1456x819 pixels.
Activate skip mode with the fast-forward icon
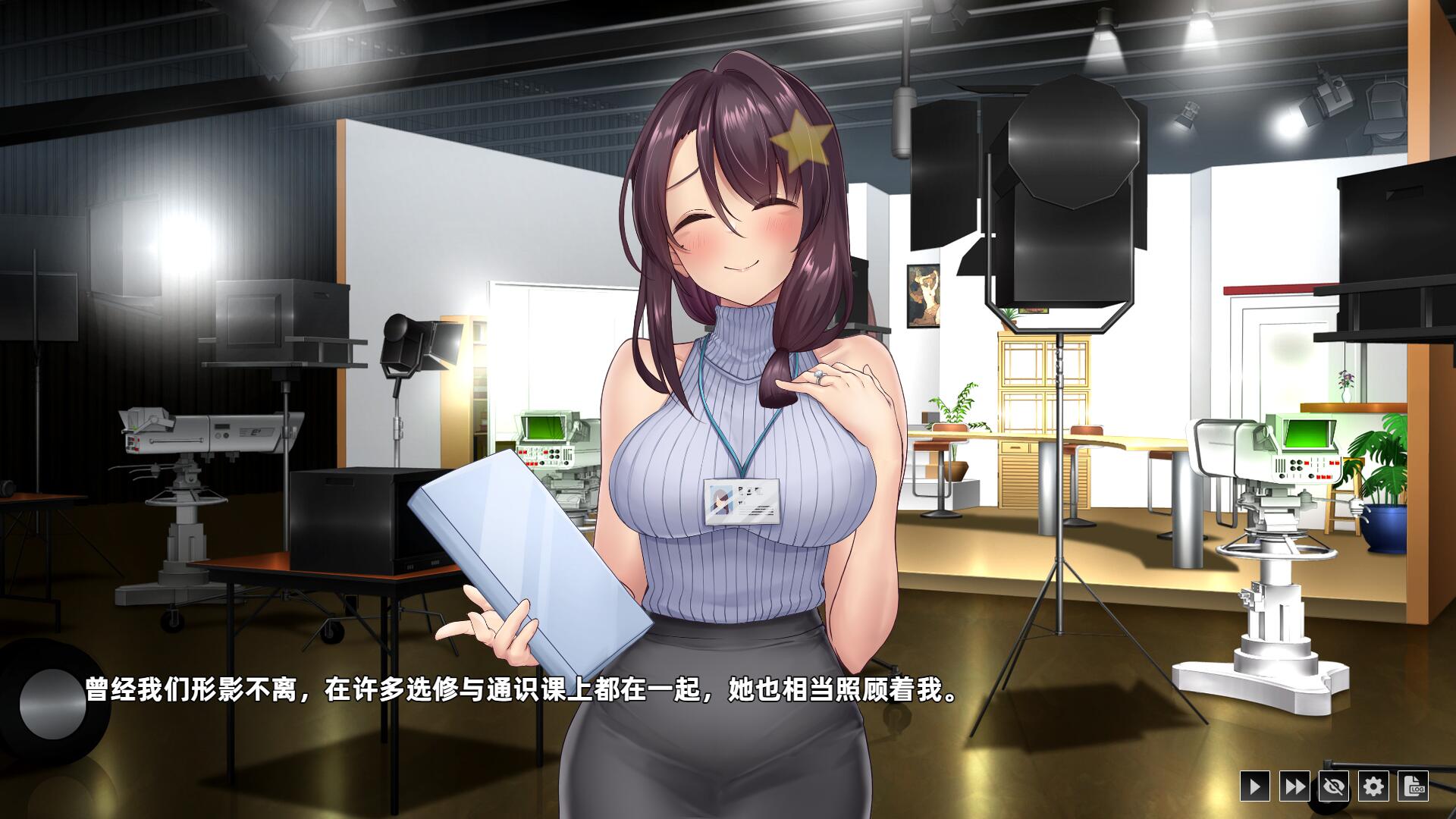(1295, 787)
